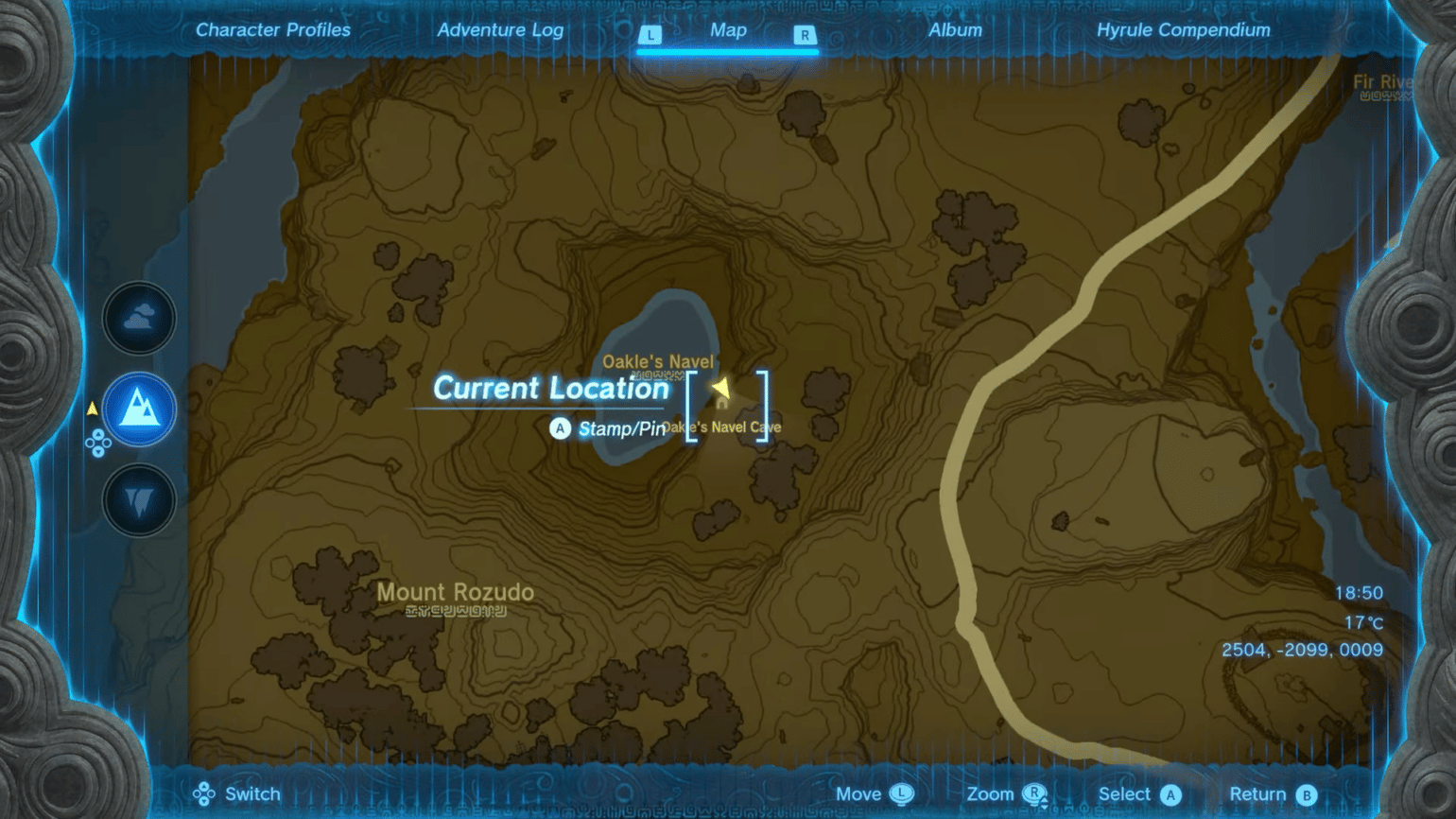Select the surface map mountain icon
The height and width of the screenshot is (819, 1456).
(138, 408)
